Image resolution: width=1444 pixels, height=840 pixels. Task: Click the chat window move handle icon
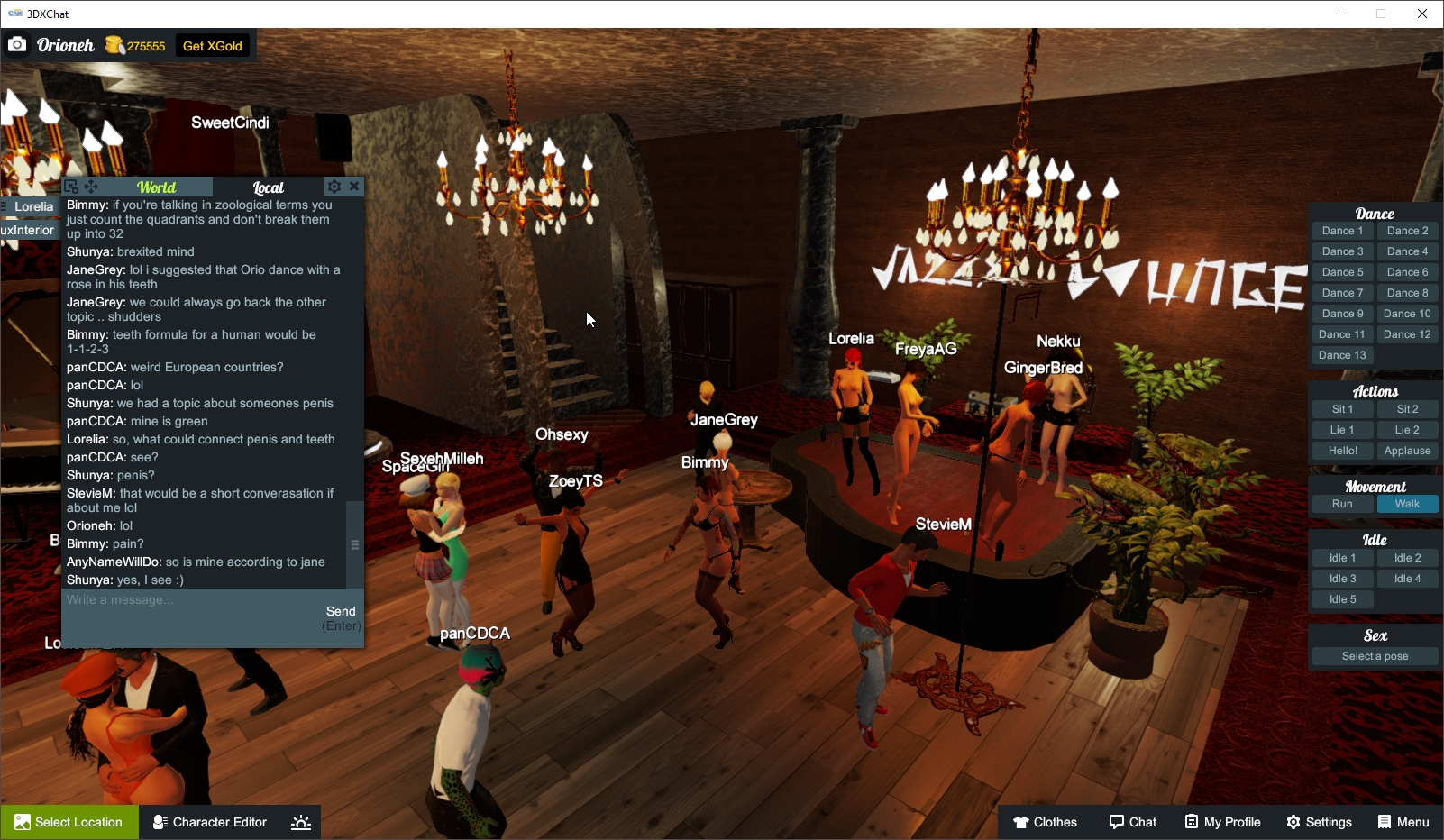coord(93,186)
